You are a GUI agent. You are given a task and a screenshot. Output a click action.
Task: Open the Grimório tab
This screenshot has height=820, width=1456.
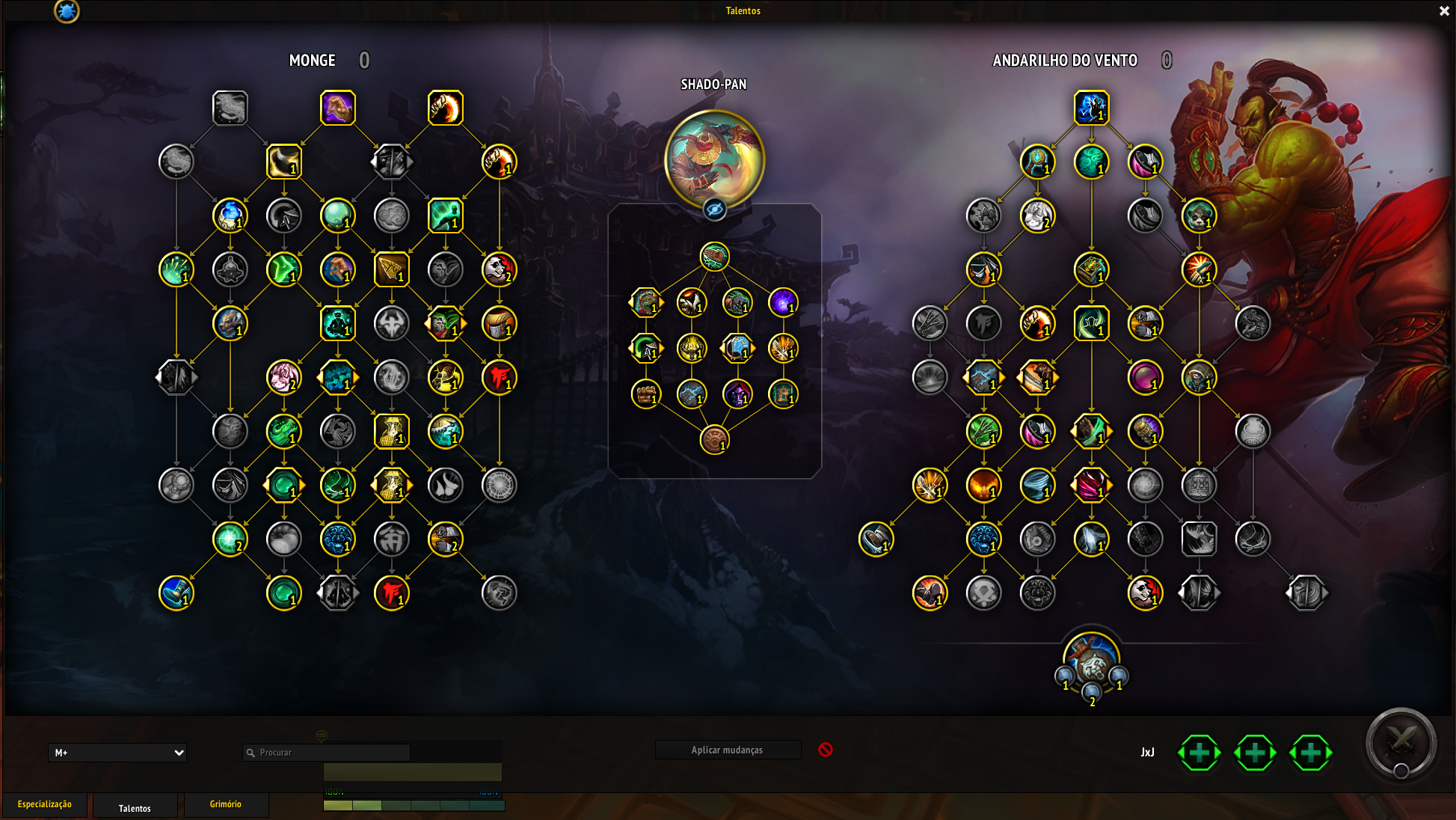[x=225, y=804]
